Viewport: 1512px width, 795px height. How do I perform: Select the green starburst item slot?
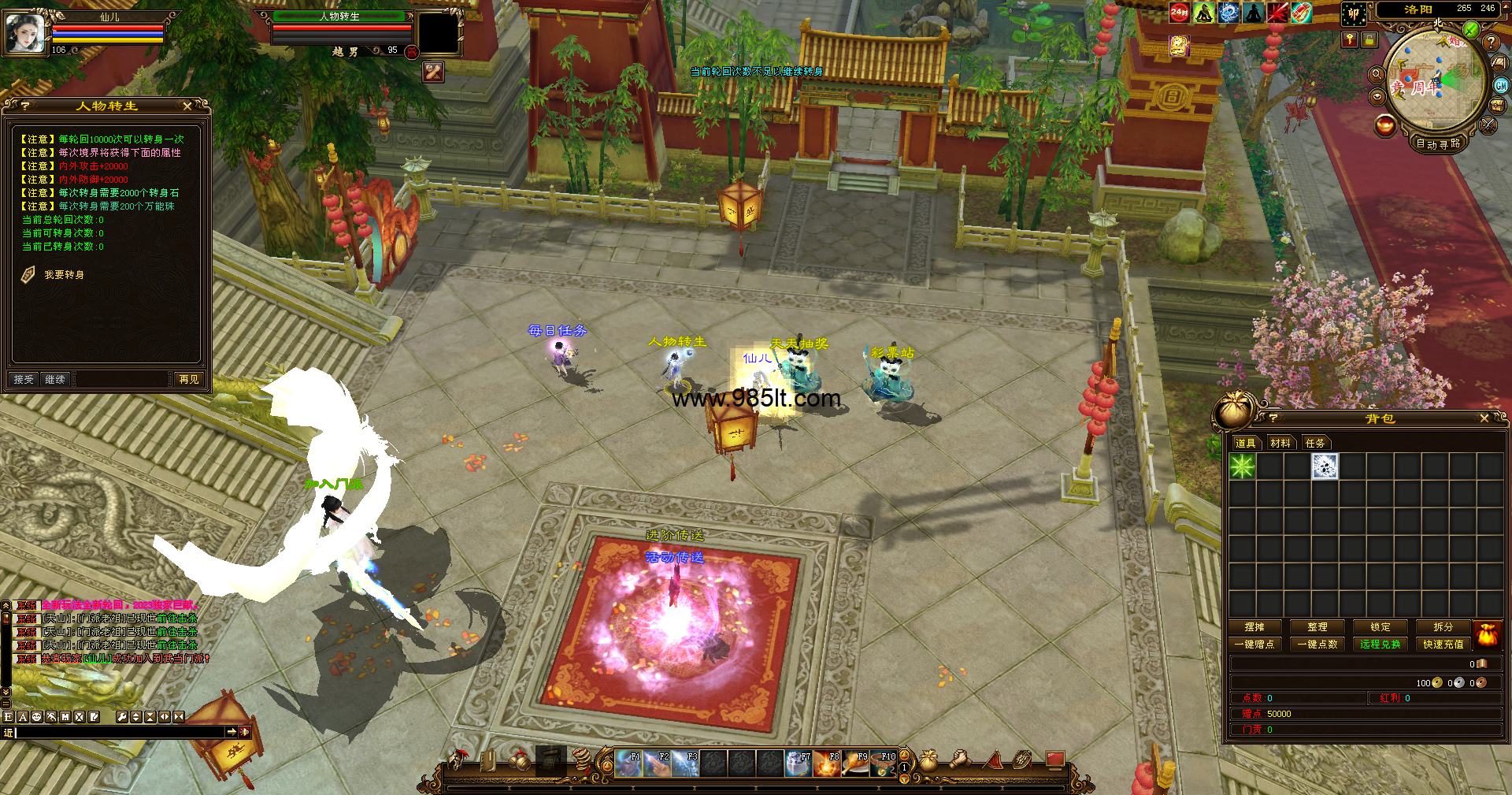click(1243, 466)
